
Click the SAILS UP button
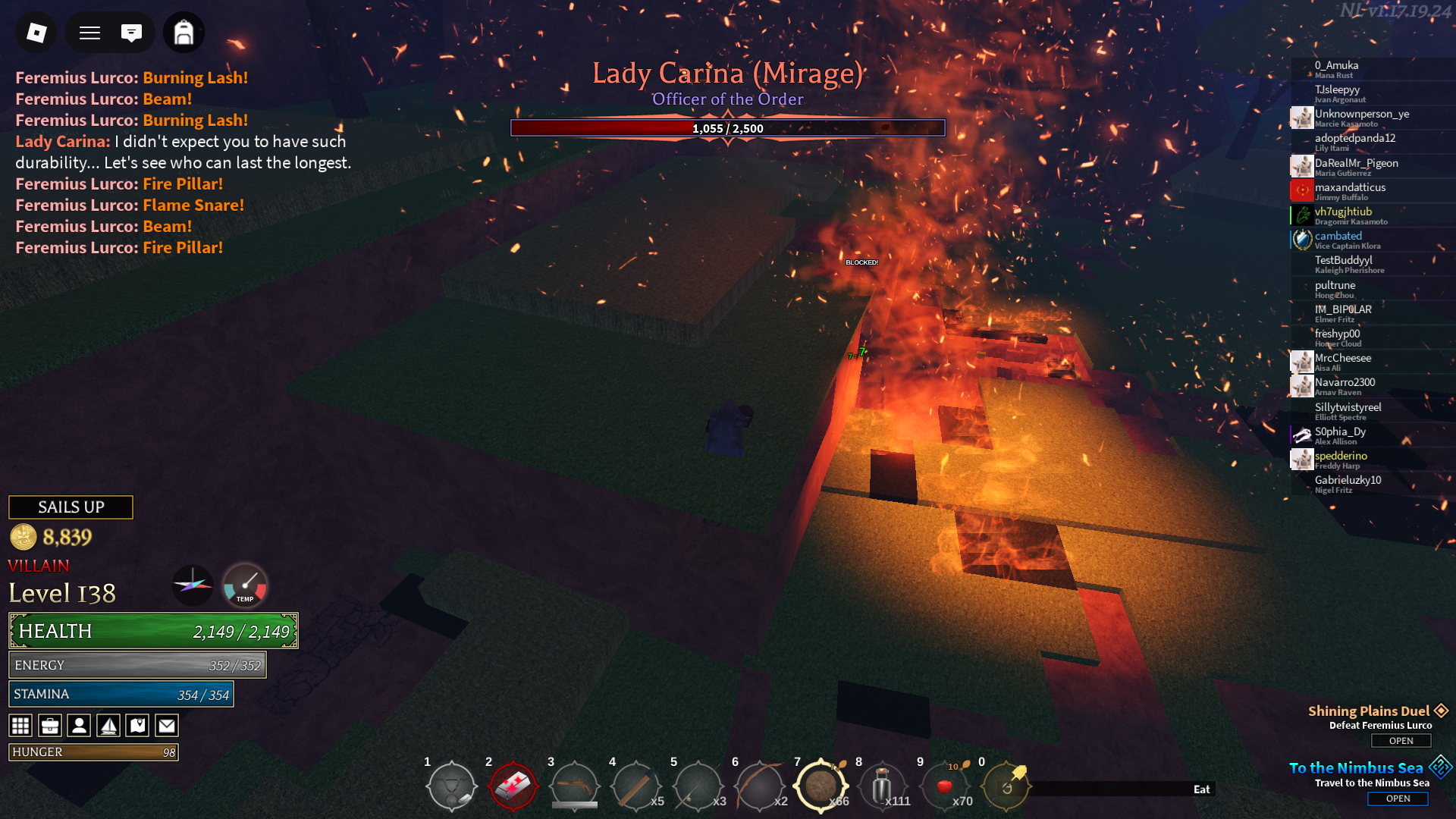(x=71, y=507)
